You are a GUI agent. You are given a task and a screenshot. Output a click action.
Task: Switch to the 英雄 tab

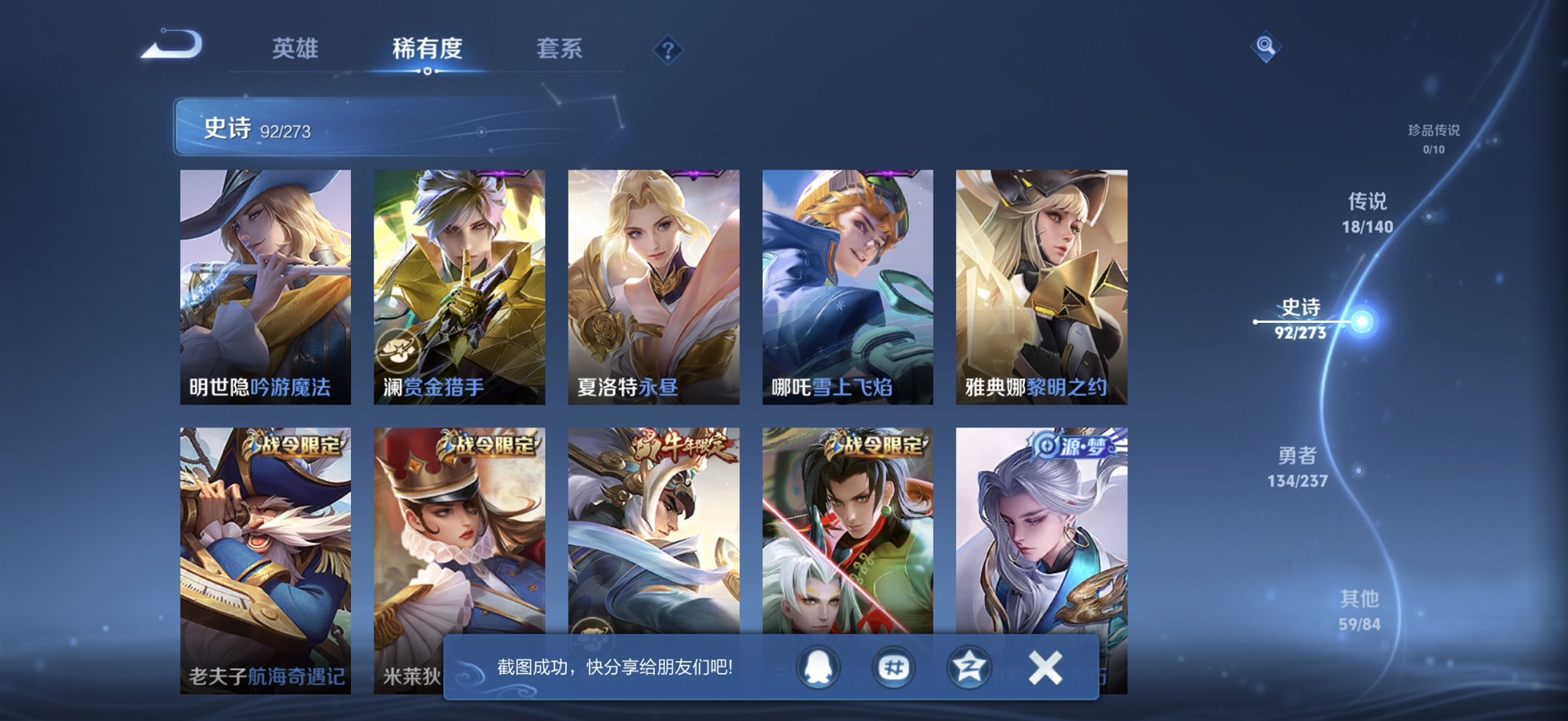295,49
